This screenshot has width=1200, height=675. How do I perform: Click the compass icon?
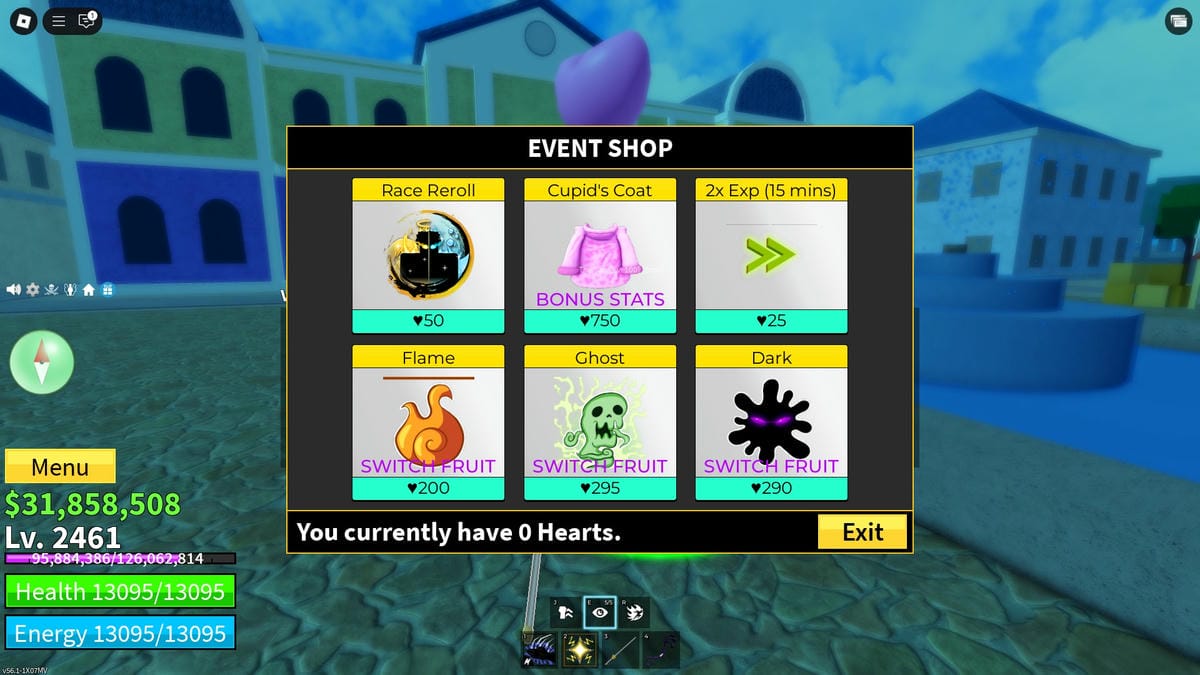coord(42,362)
